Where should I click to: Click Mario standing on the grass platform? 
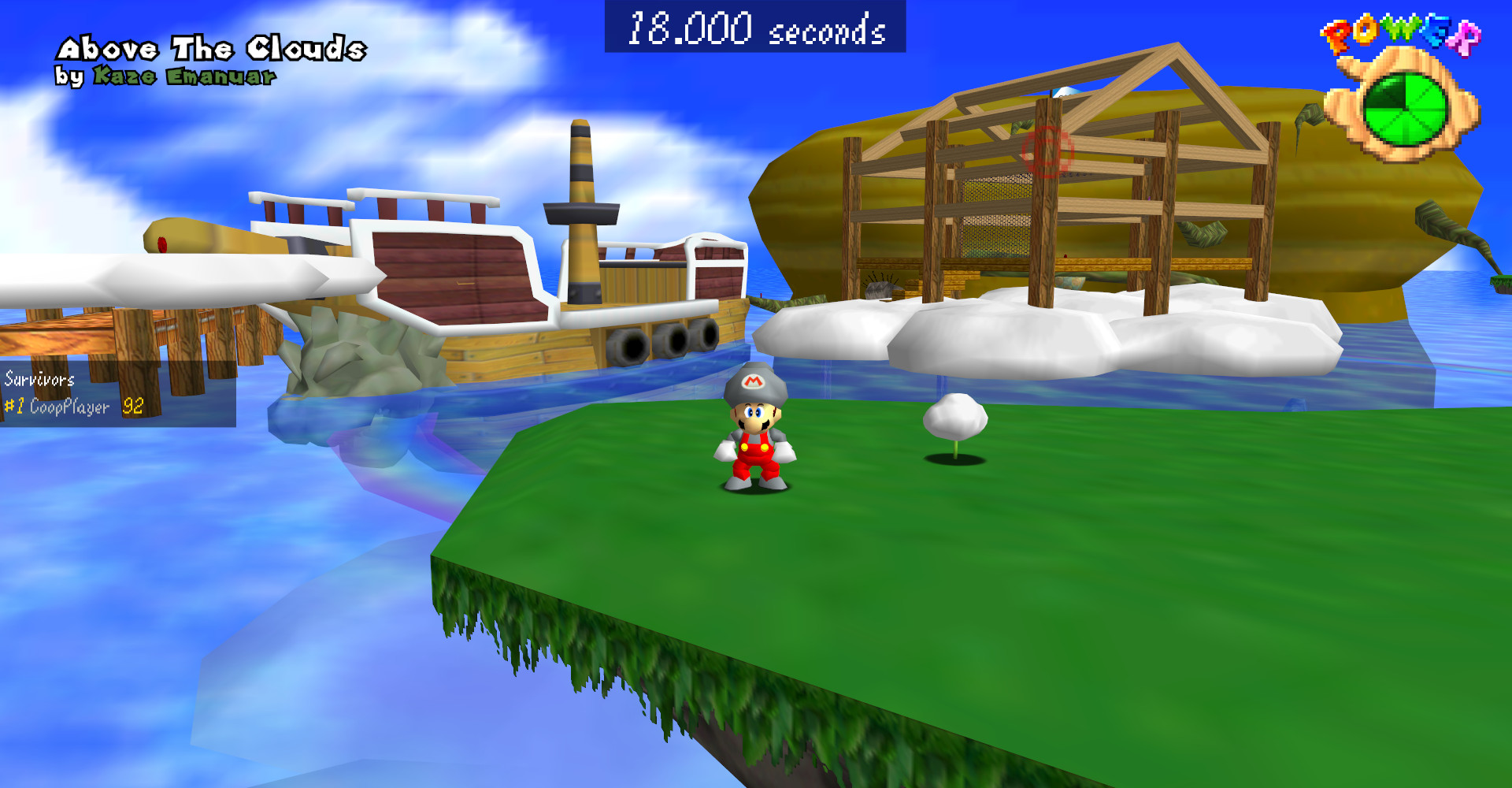click(753, 441)
